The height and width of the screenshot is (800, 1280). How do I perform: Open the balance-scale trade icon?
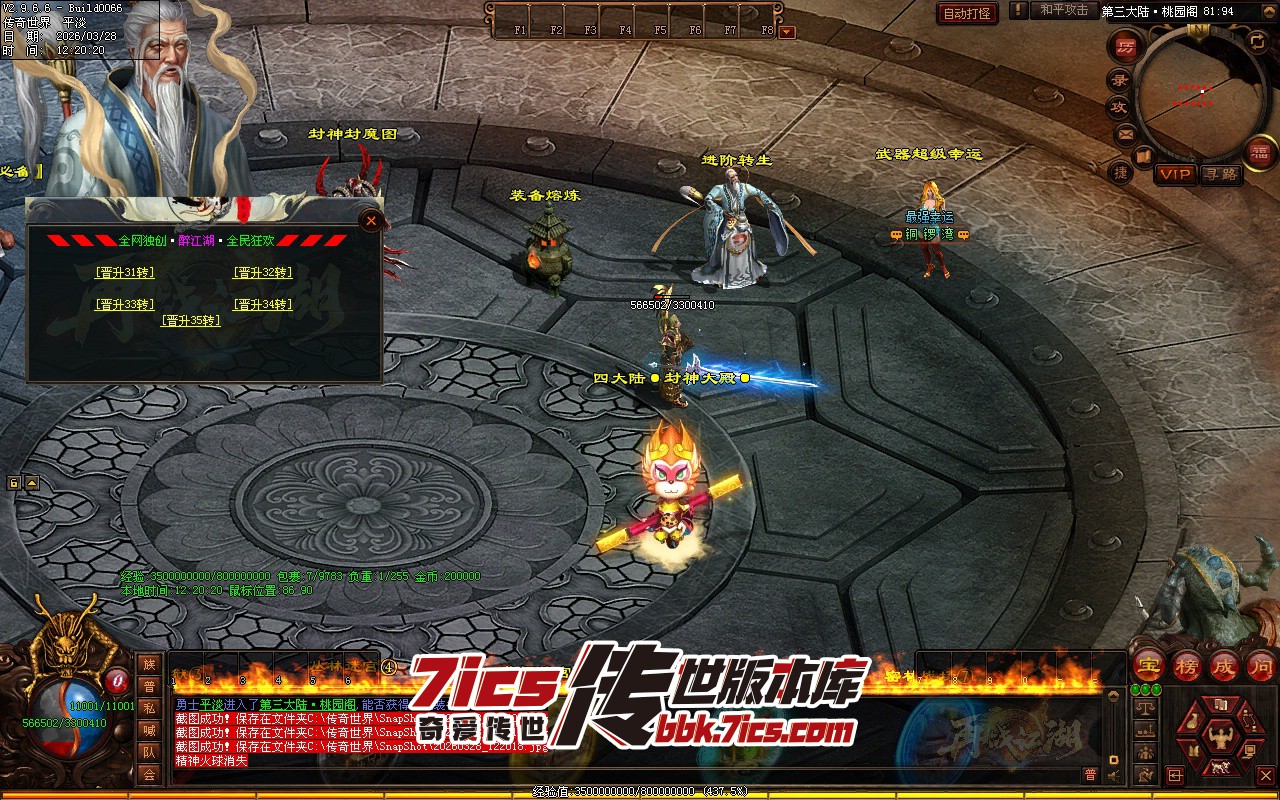point(1146,707)
